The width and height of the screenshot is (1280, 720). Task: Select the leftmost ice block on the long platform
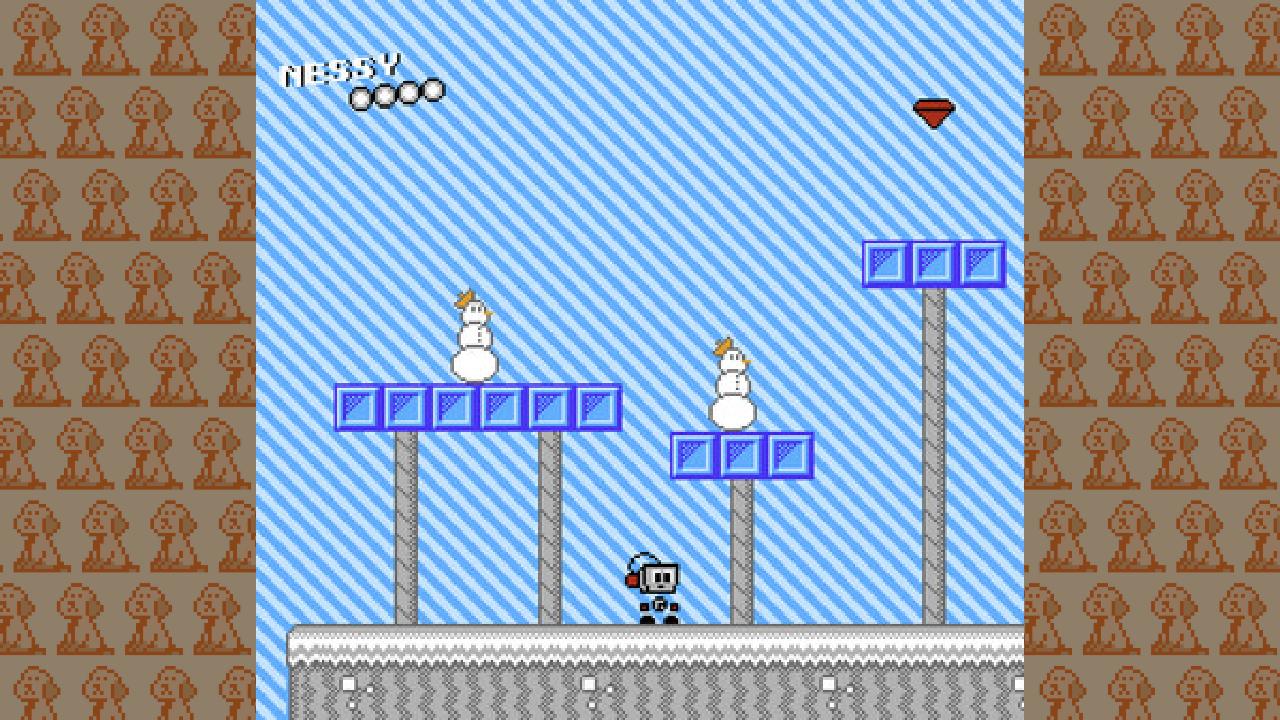click(357, 405)
